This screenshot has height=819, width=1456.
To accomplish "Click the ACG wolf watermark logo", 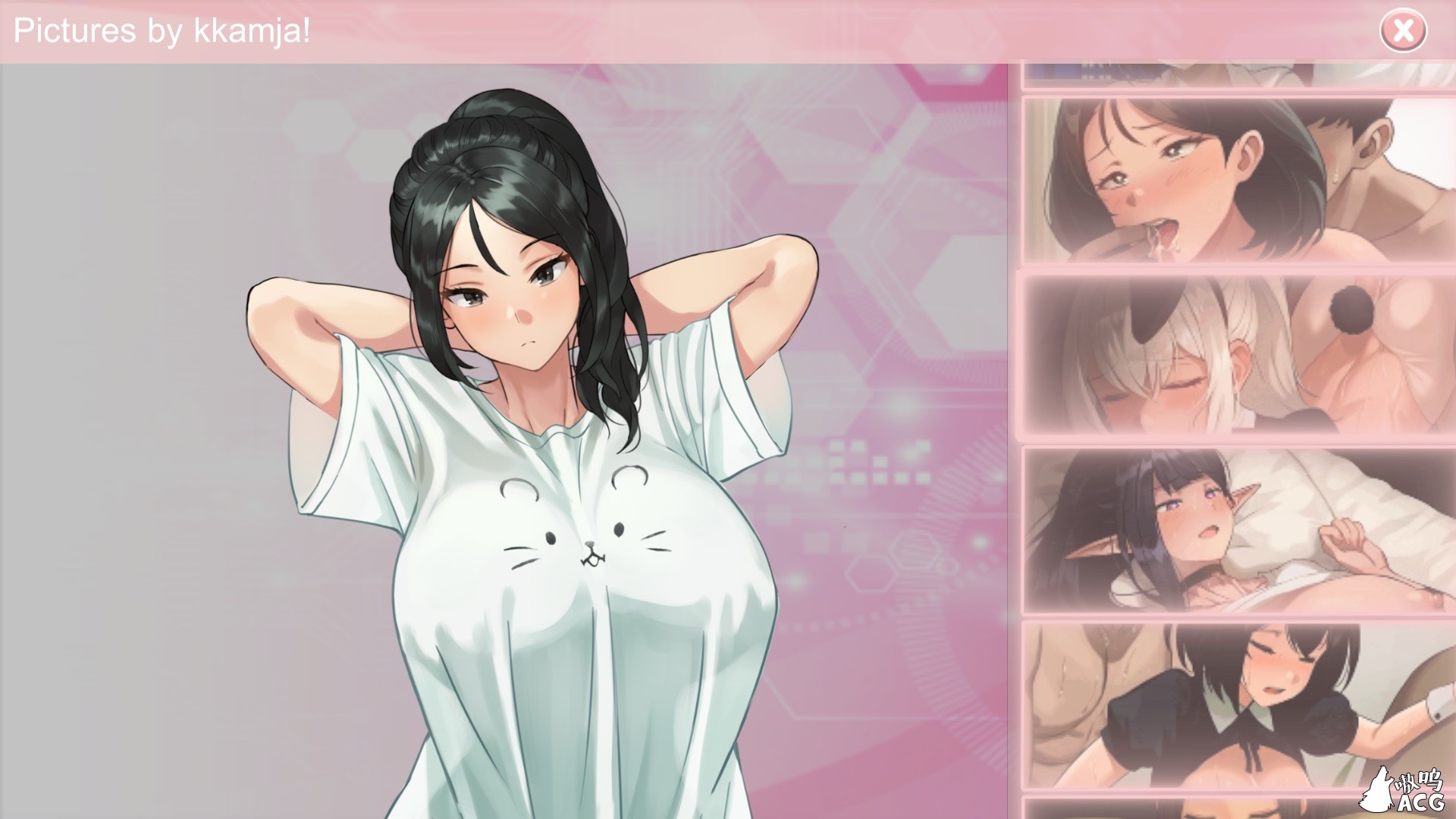I will (1412, 789).
